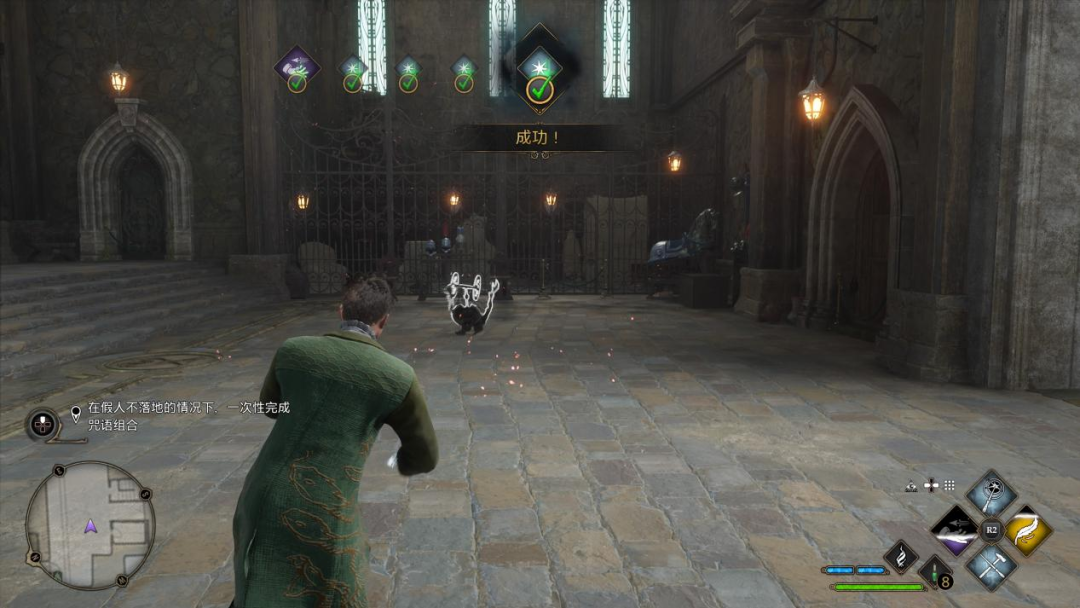Cast the hammer-and-wand Reparo spell

(991, 567)
